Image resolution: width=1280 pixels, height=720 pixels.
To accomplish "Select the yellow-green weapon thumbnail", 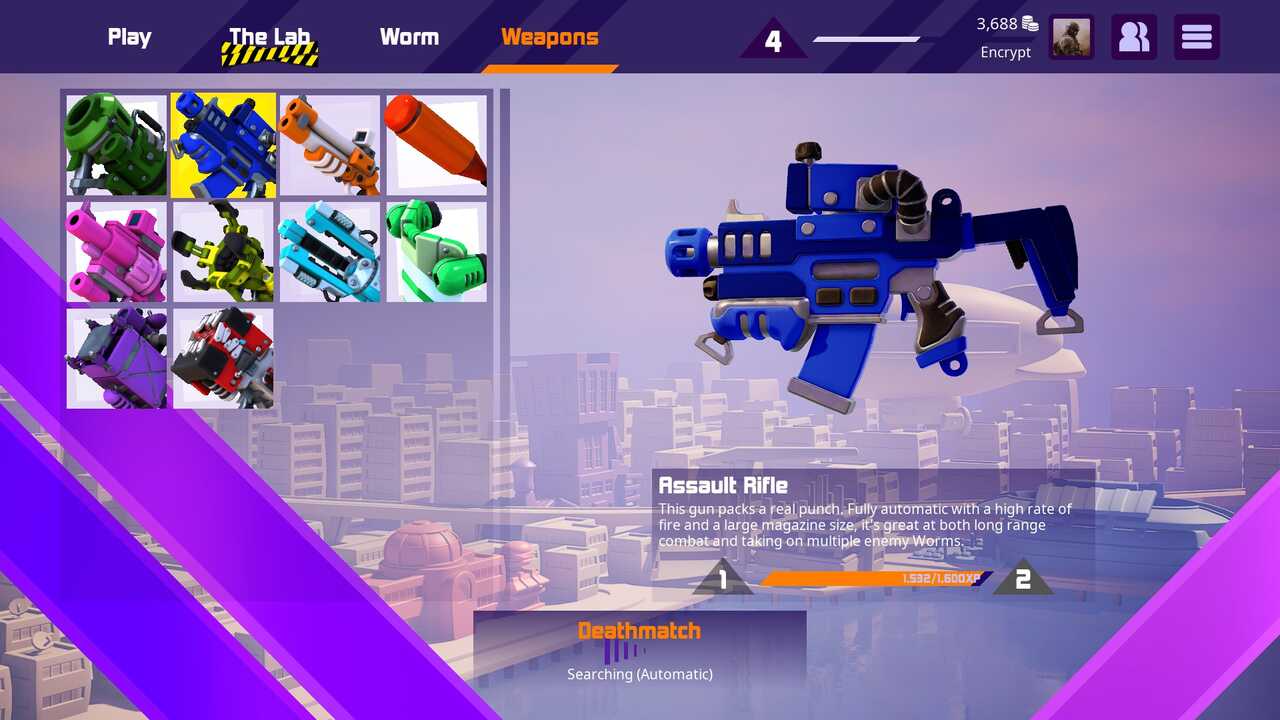I will tap(223, 252).
